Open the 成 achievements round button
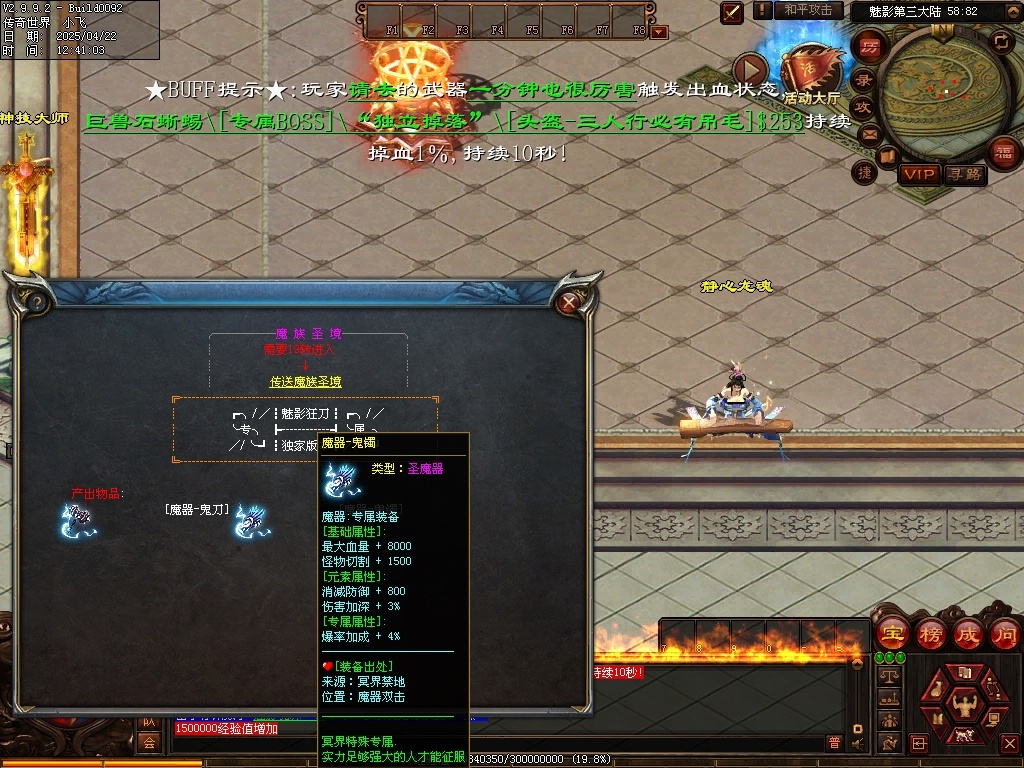This screenshot has height=768, width=1024. (x=968, y=634)
